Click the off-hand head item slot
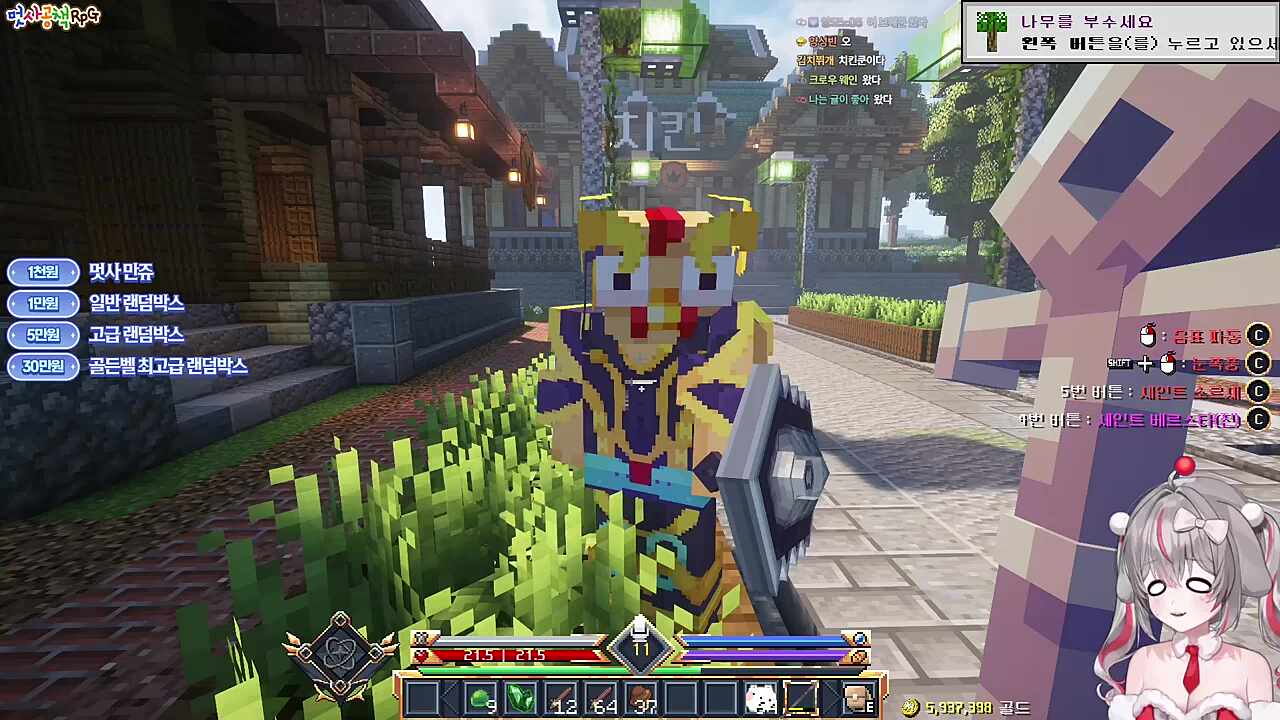1280x720 pixels. click(858, 698)
